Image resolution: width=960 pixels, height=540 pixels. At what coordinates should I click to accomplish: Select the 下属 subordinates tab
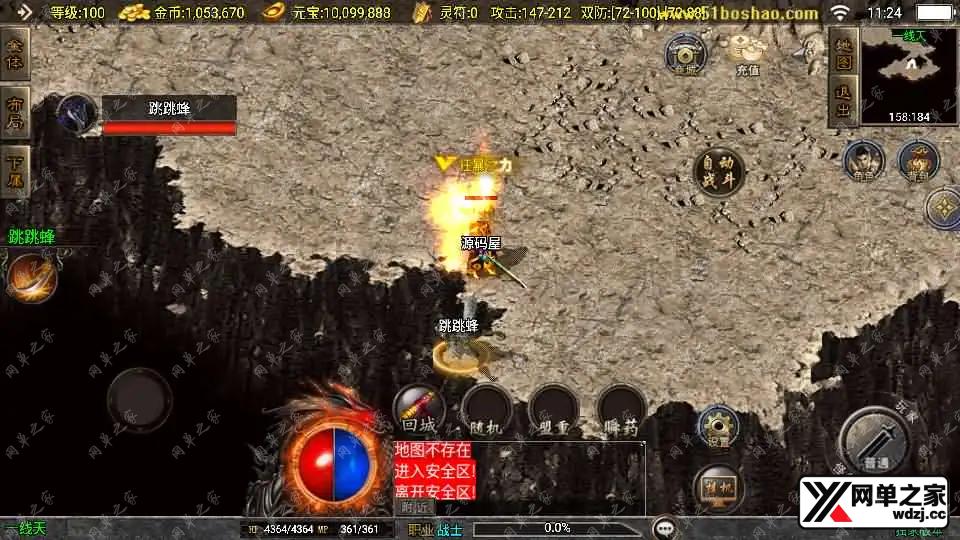click(x=14, y=171)
